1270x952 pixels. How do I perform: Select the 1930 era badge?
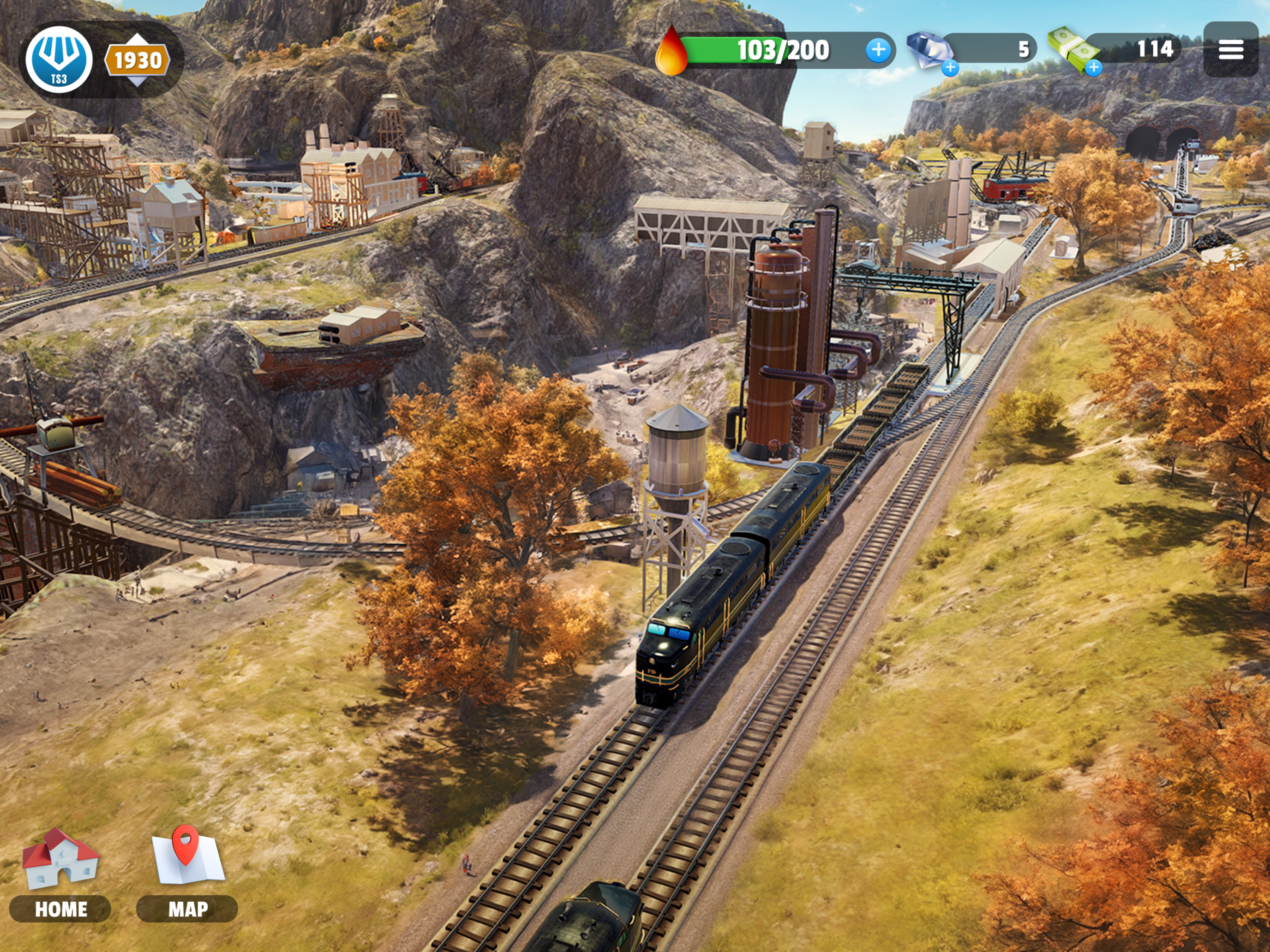click(137, 60)
